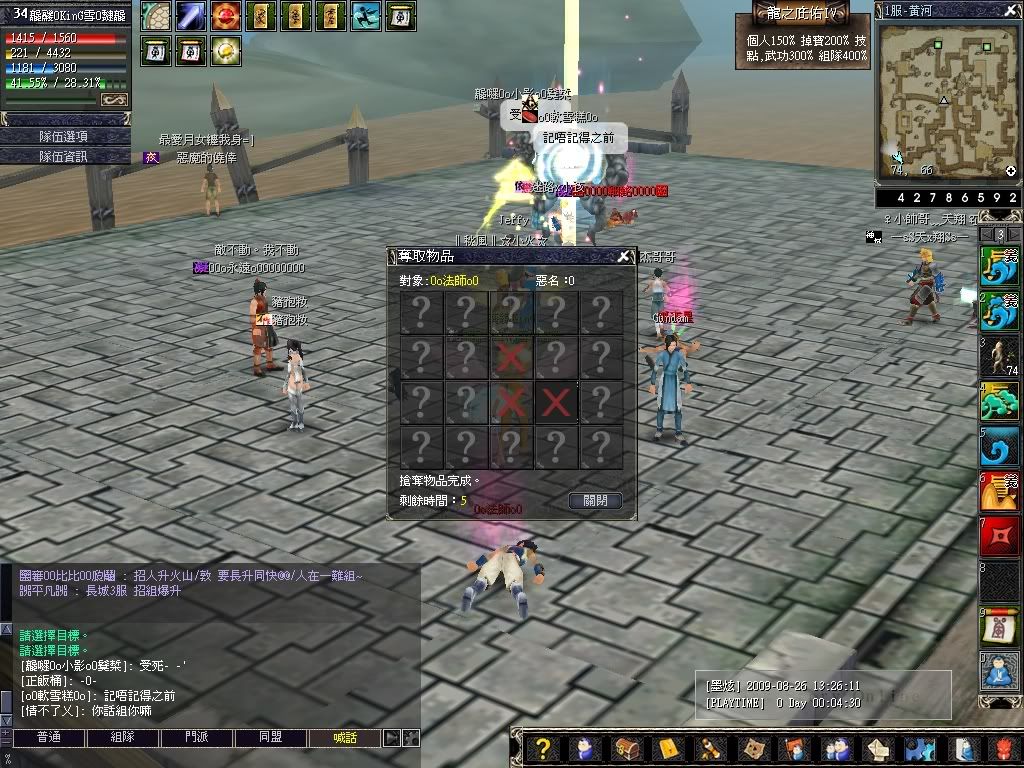Screen dimensions: 1024x768
Task: Click the glowing yellow orb buff icon
Action: pos(226,50)
